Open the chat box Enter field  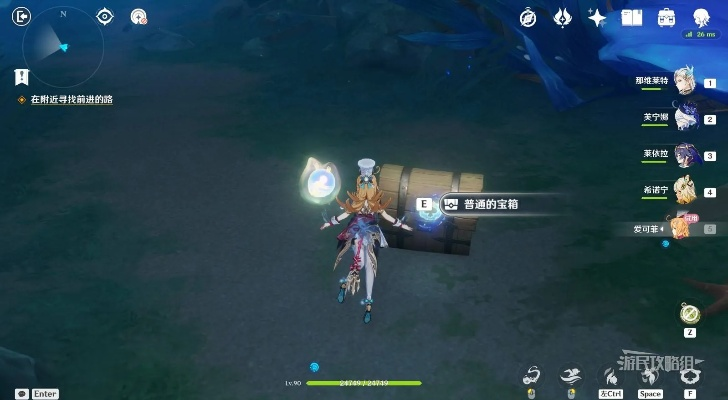(x=38, y=394)
